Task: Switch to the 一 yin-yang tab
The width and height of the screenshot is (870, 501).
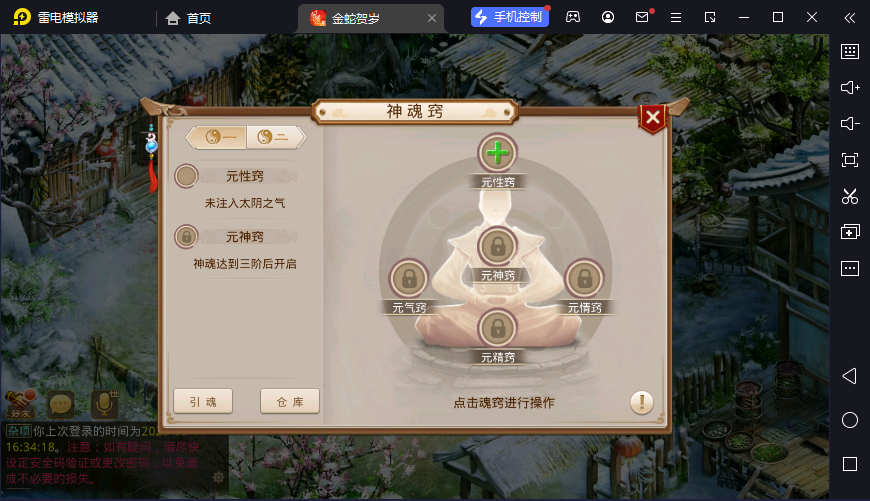Action: [x=220, y=138]
